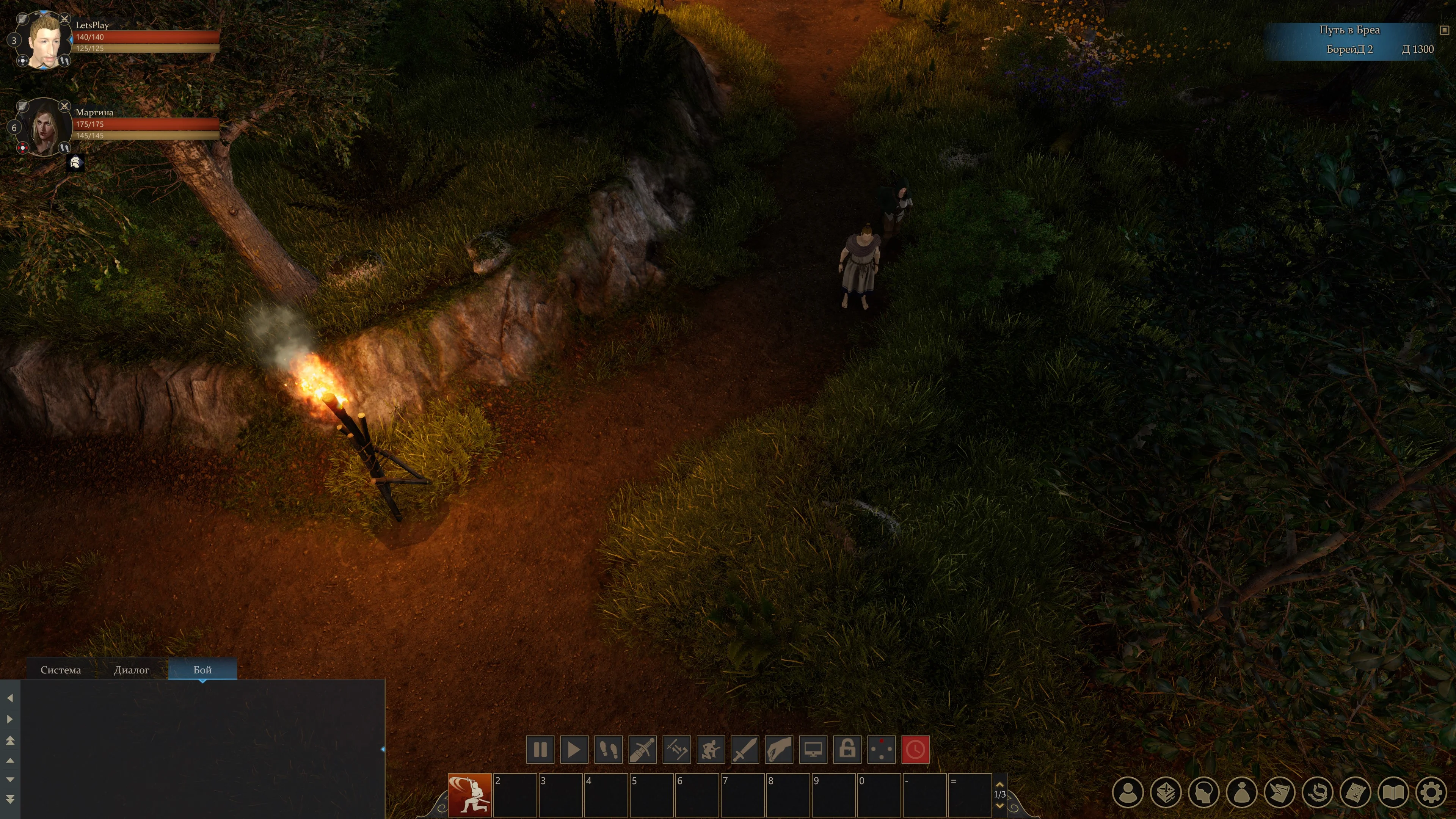Click the red clock button
Screen dimensions: 1456x819
[915, 750]
